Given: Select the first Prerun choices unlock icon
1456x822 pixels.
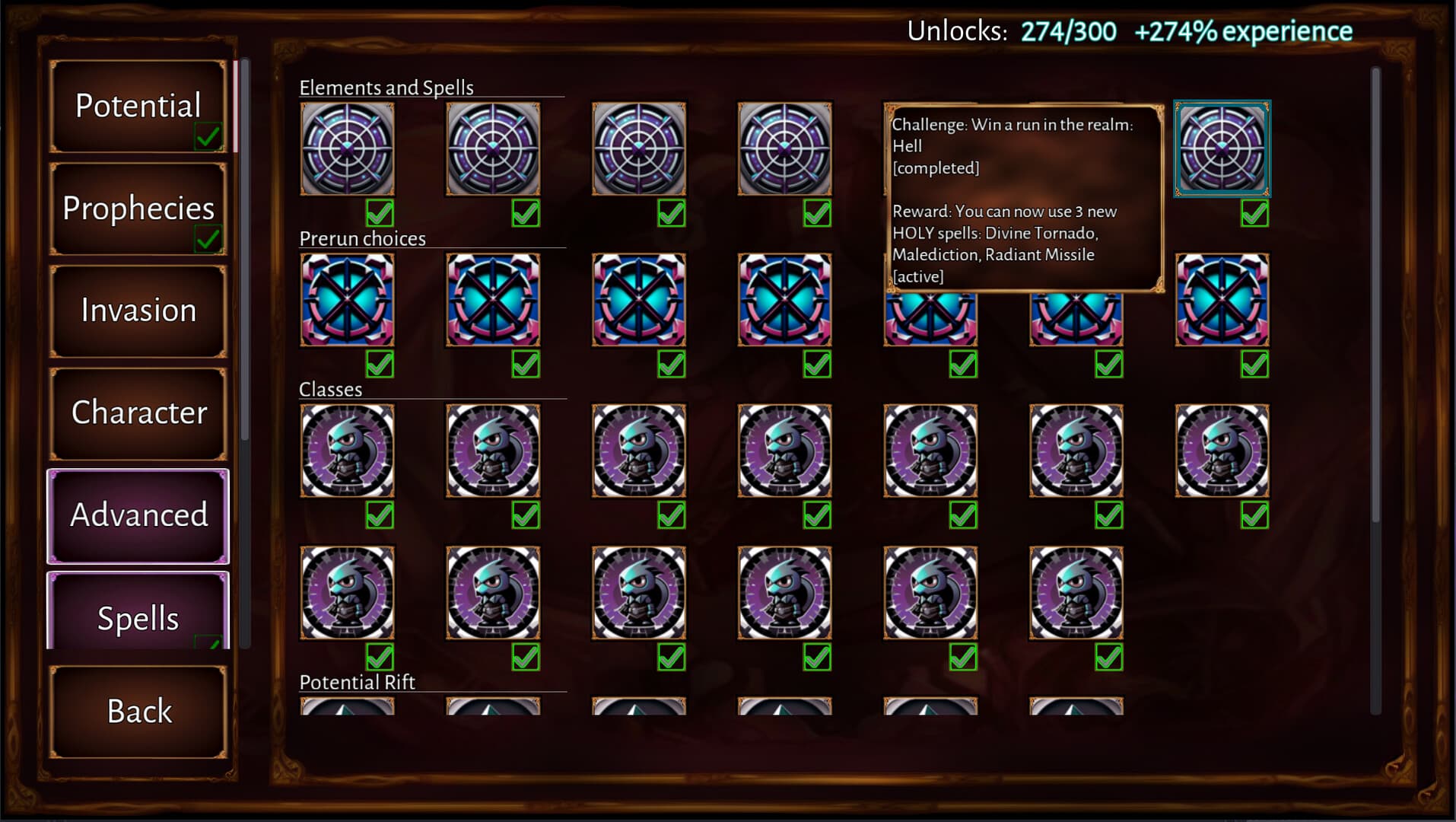Looking at the screenshot, I should 348,299.
